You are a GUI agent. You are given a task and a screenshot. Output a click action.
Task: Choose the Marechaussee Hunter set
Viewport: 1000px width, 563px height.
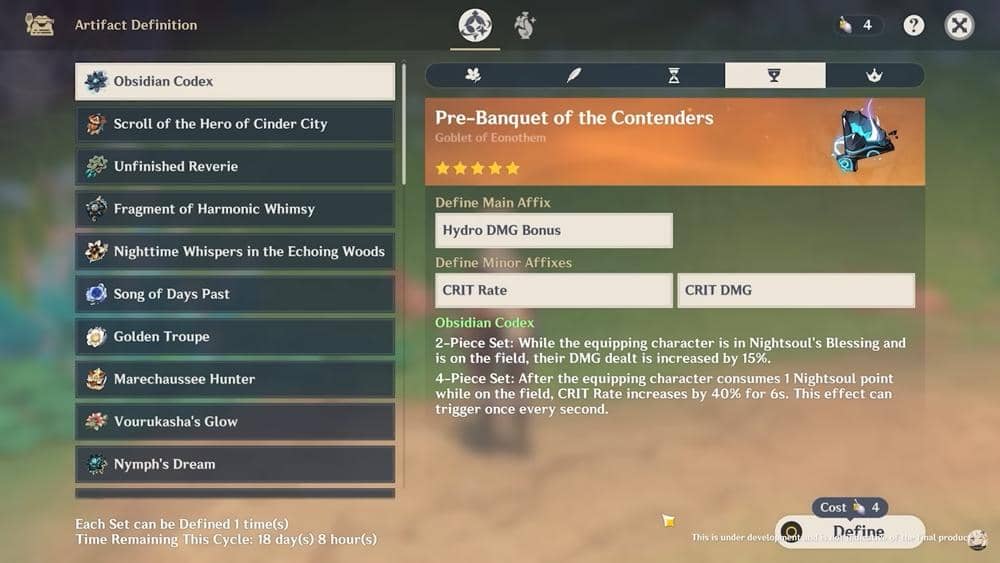[235, 379]
